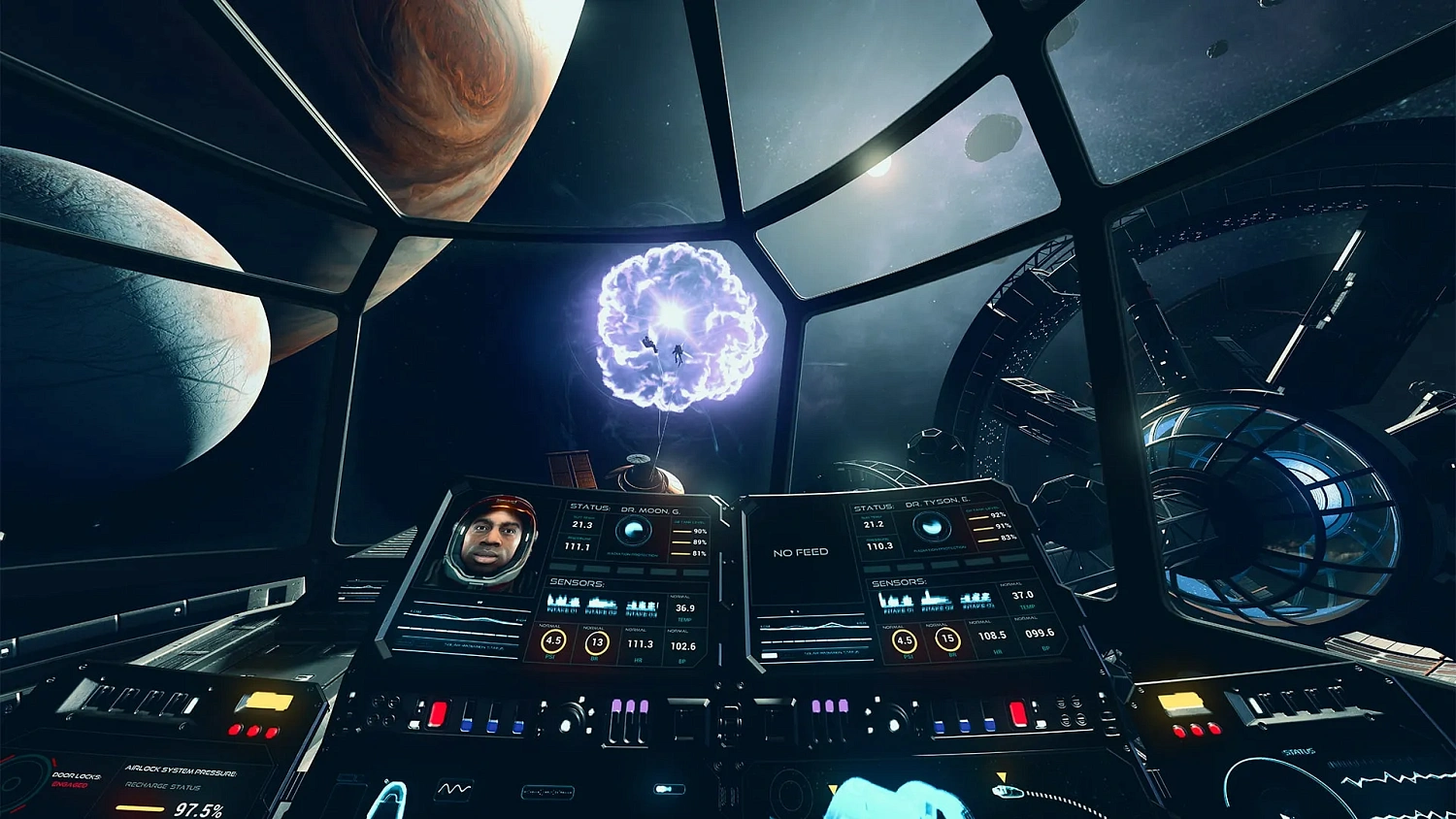Viewport: 1456px width, 819px height.
Task: Adjust the purple fader slider on the center console
Action: (x=629, y=707)
